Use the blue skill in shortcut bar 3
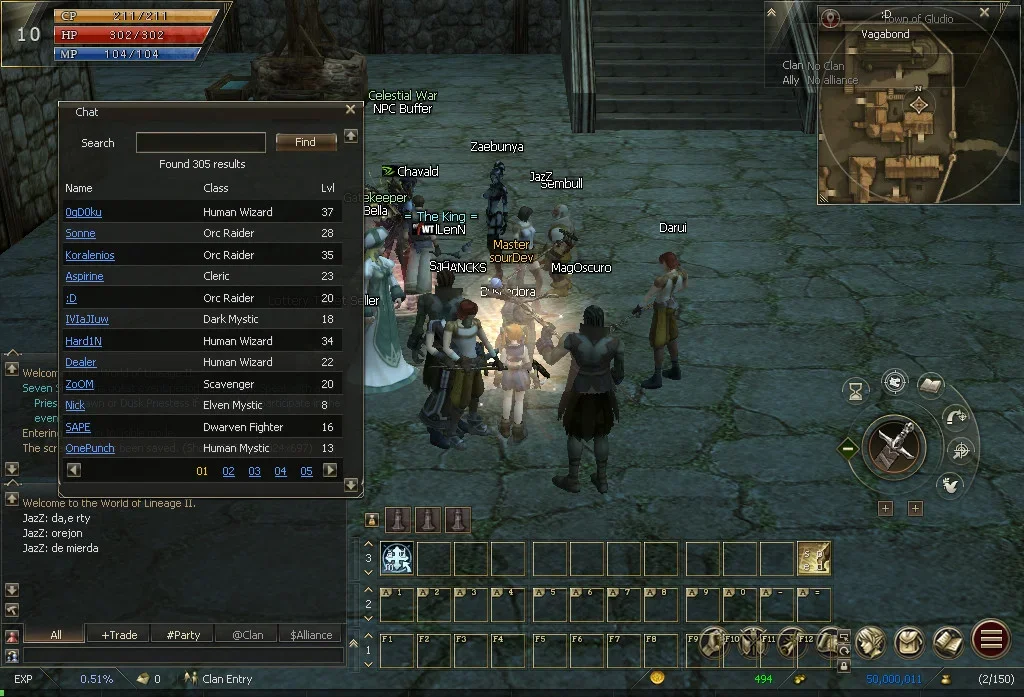Image resolution: width=1024 pixels, height=697 pixels. click(x=397, y=558)
